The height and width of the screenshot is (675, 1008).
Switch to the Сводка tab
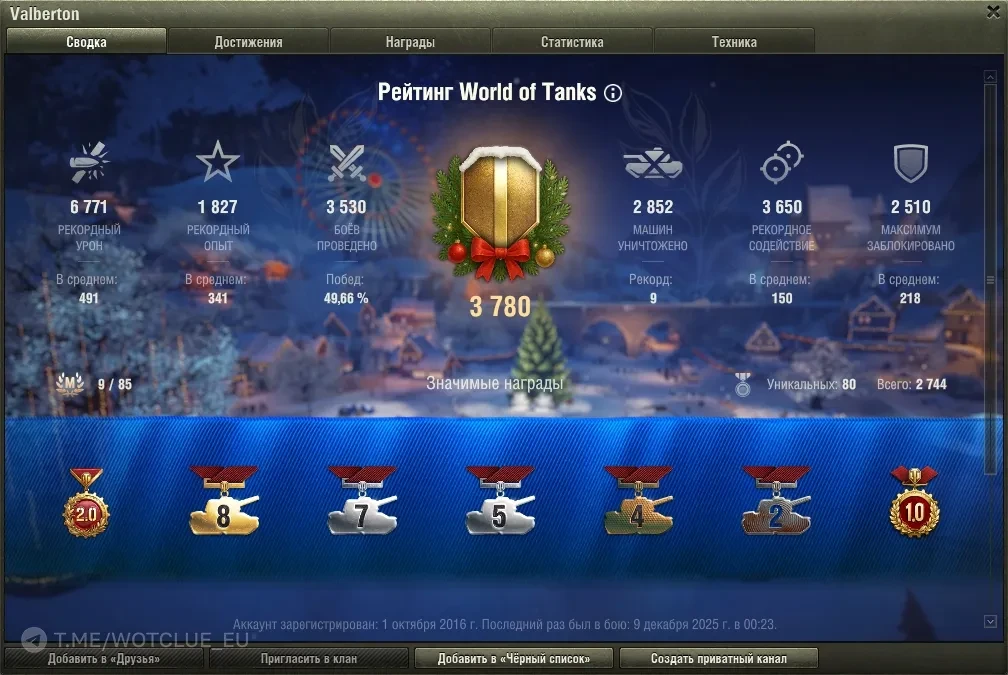(x=87, y=42)
